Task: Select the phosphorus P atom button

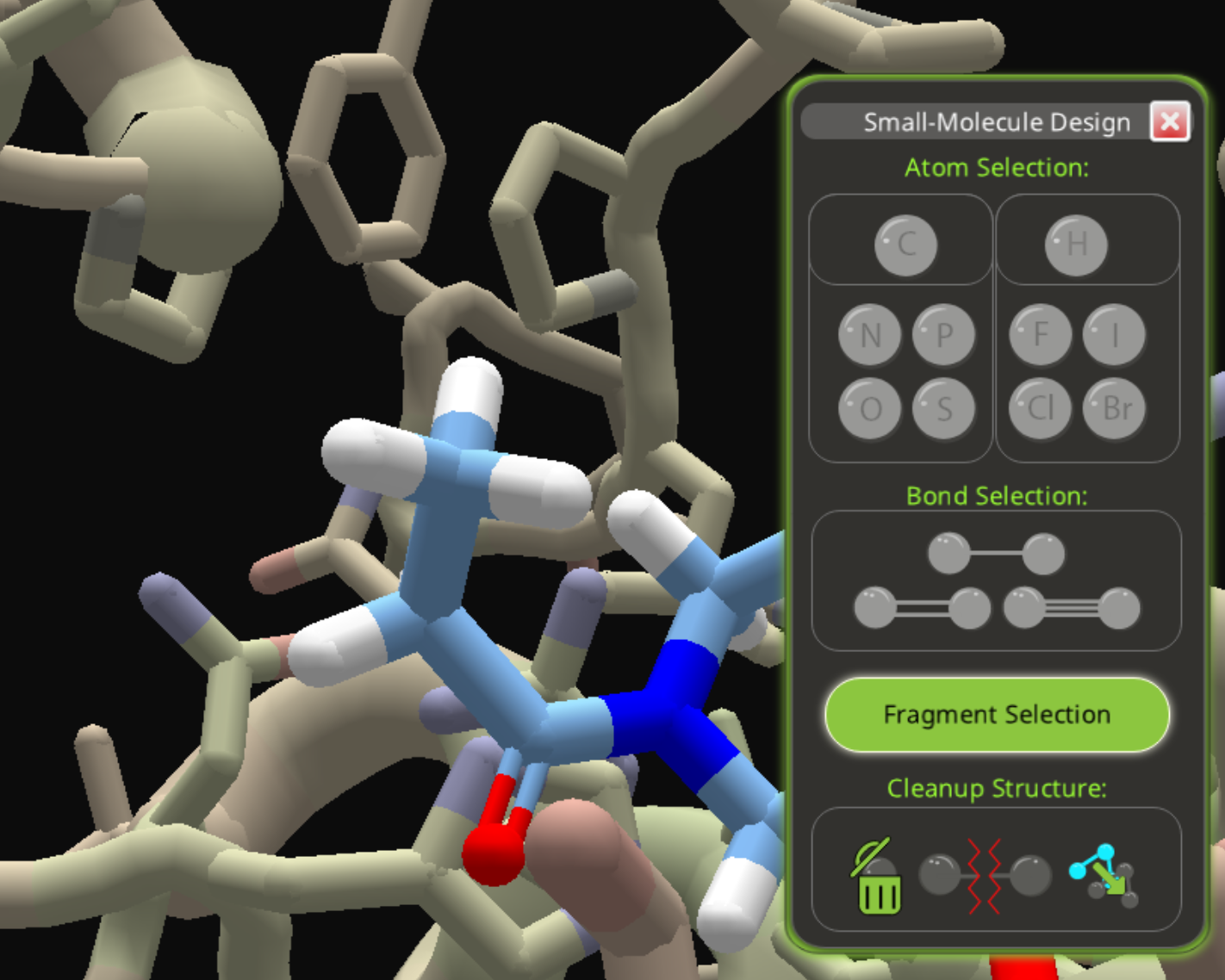Action: (944, 335)
